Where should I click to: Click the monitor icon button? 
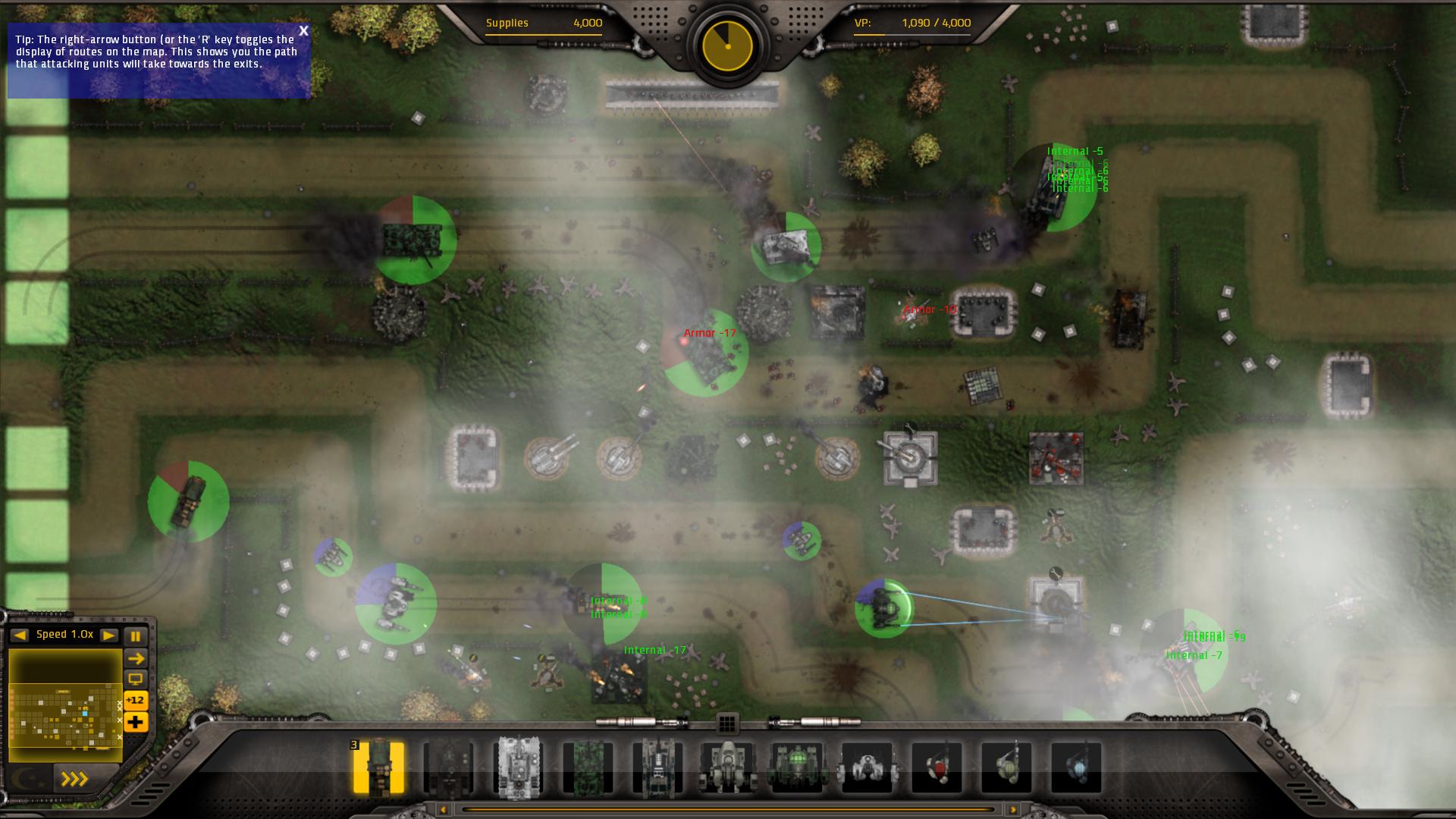(136, 679)
